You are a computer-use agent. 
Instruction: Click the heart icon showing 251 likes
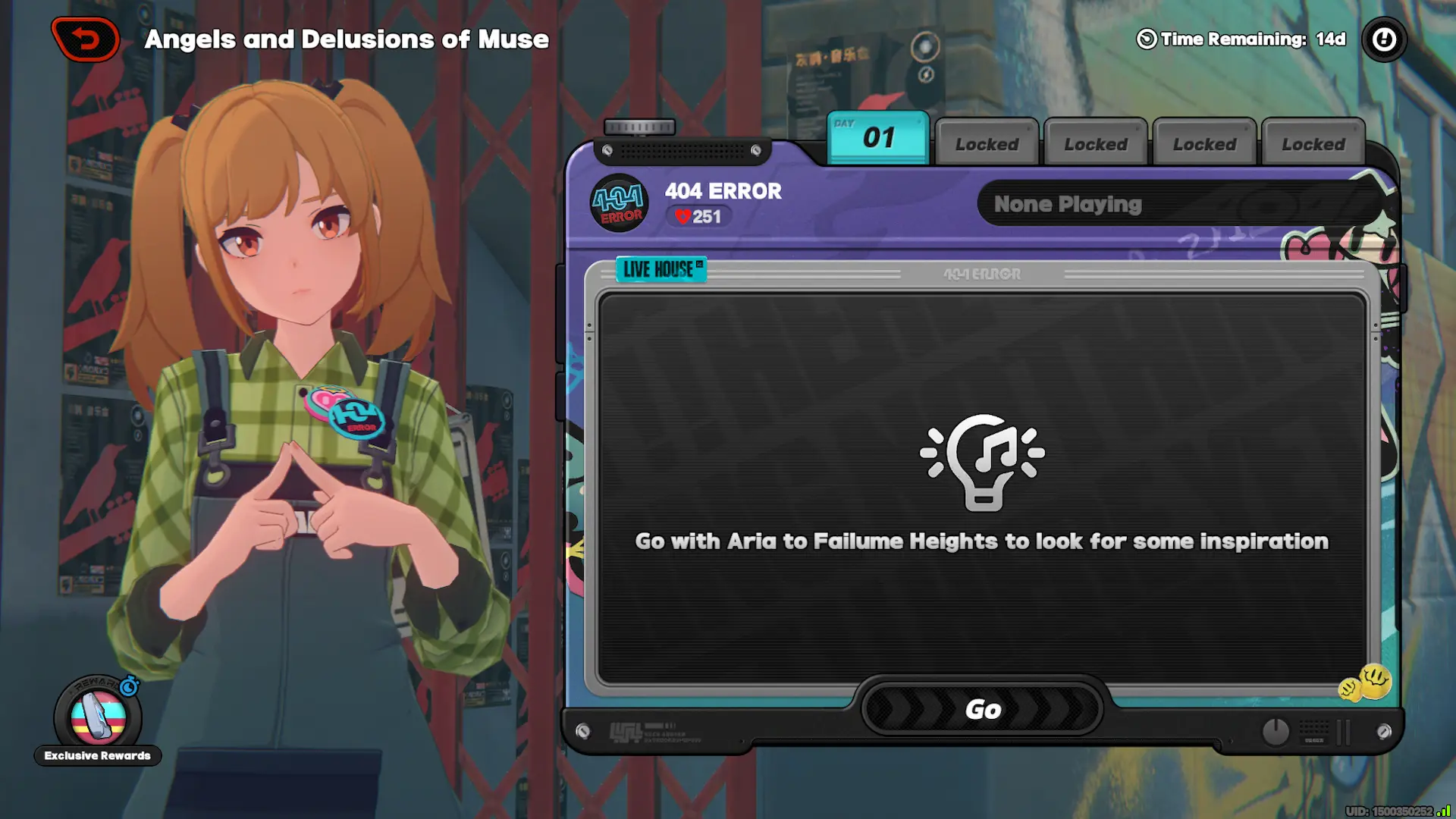[x=683, y=217]
